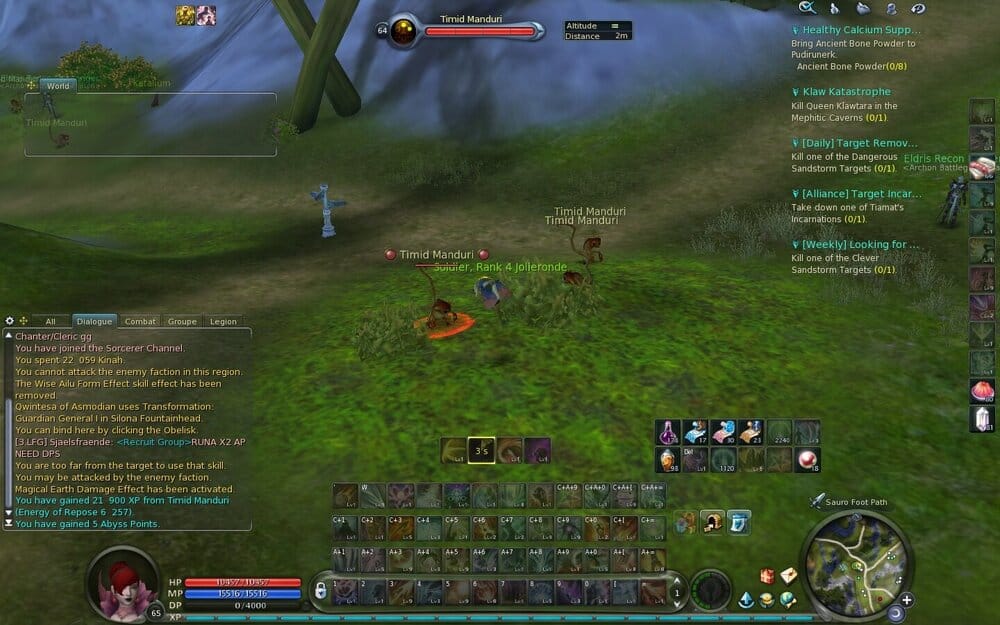Click the quest search magnifier icon
Viewport: 1000px width, 625px height.
click(x=806, y=8)
